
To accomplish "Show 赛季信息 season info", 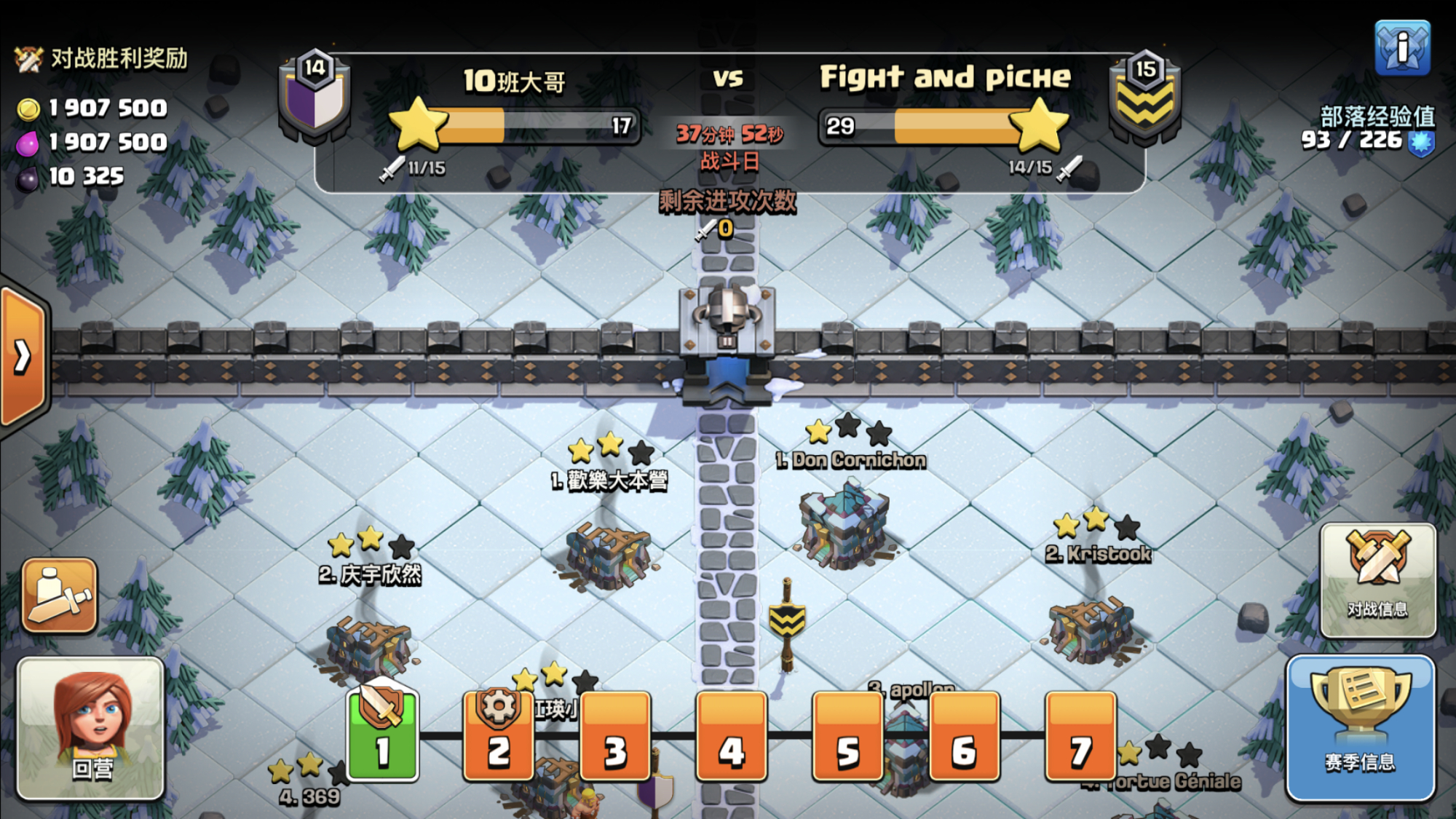I will (x=1360, y=728).
